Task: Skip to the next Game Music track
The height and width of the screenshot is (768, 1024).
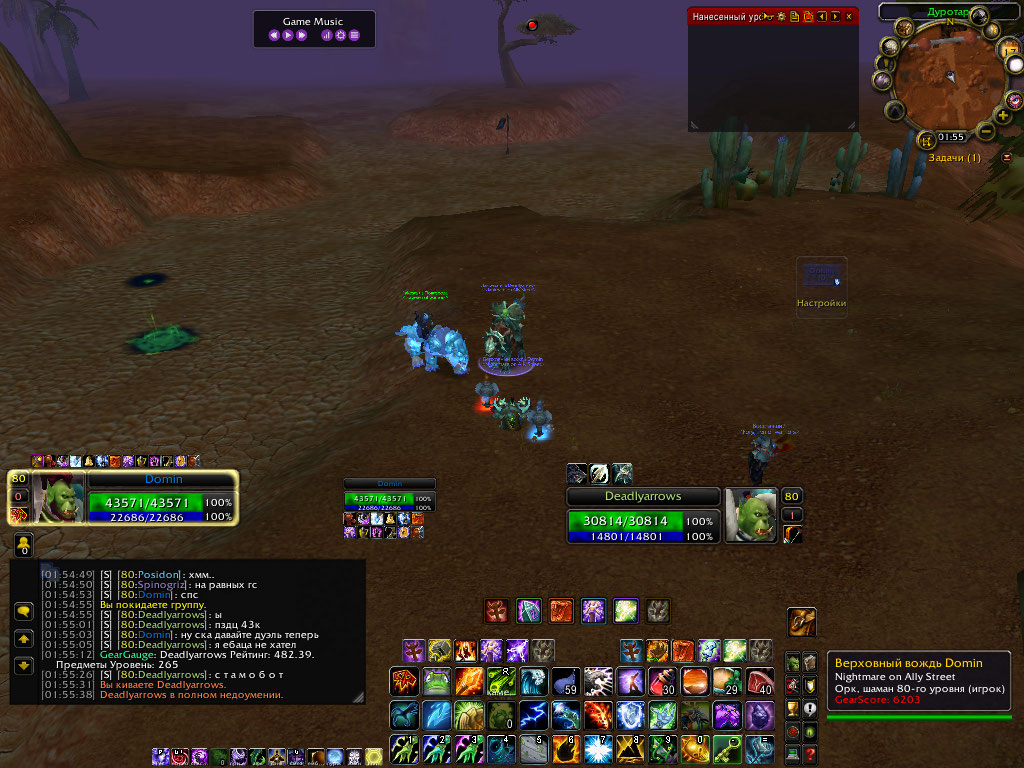Action: click(x=301, y=35)
